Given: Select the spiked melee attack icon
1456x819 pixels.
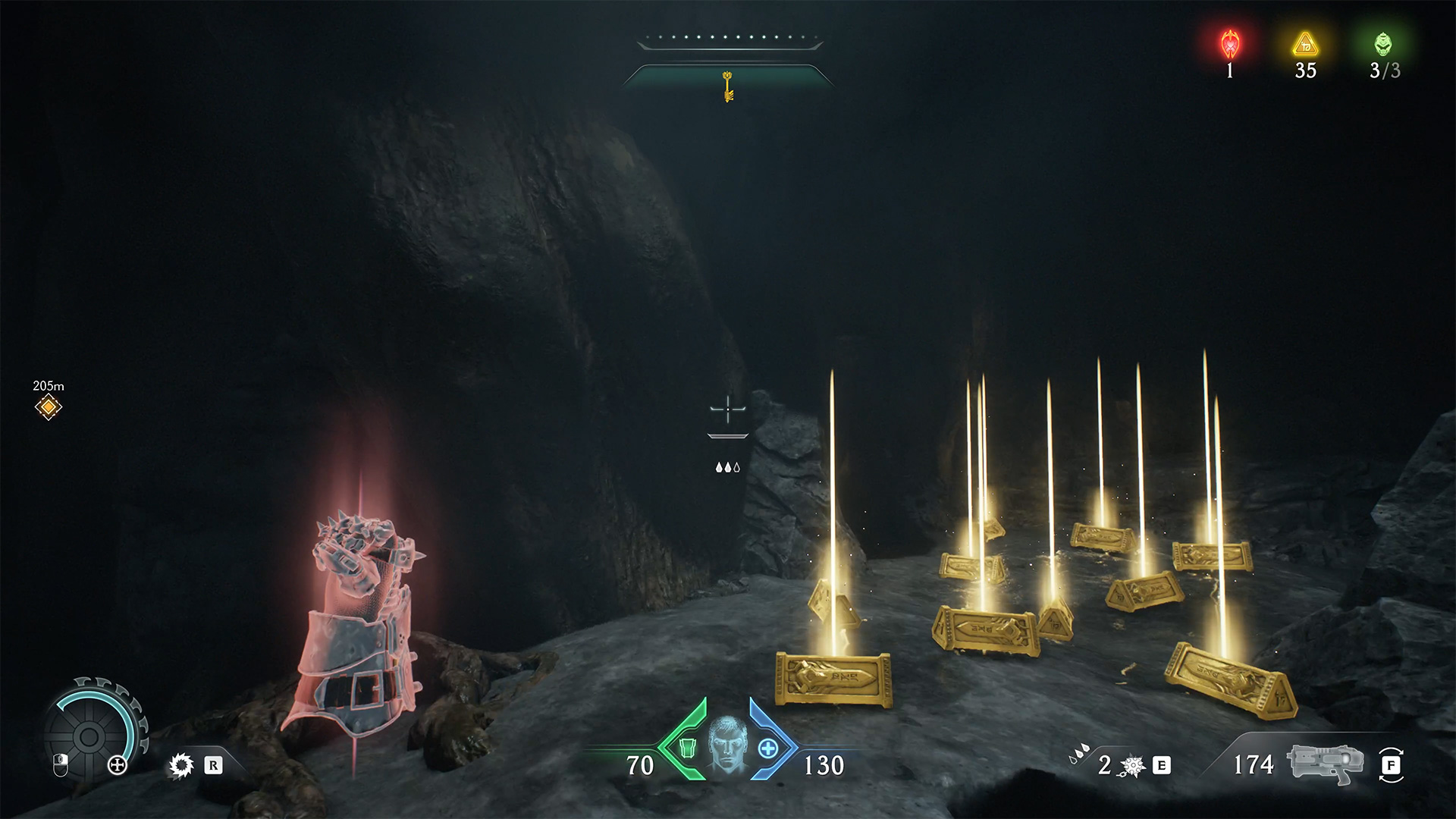Looking at the screenshot, I should pyautogui.click(x=180, y=765).
